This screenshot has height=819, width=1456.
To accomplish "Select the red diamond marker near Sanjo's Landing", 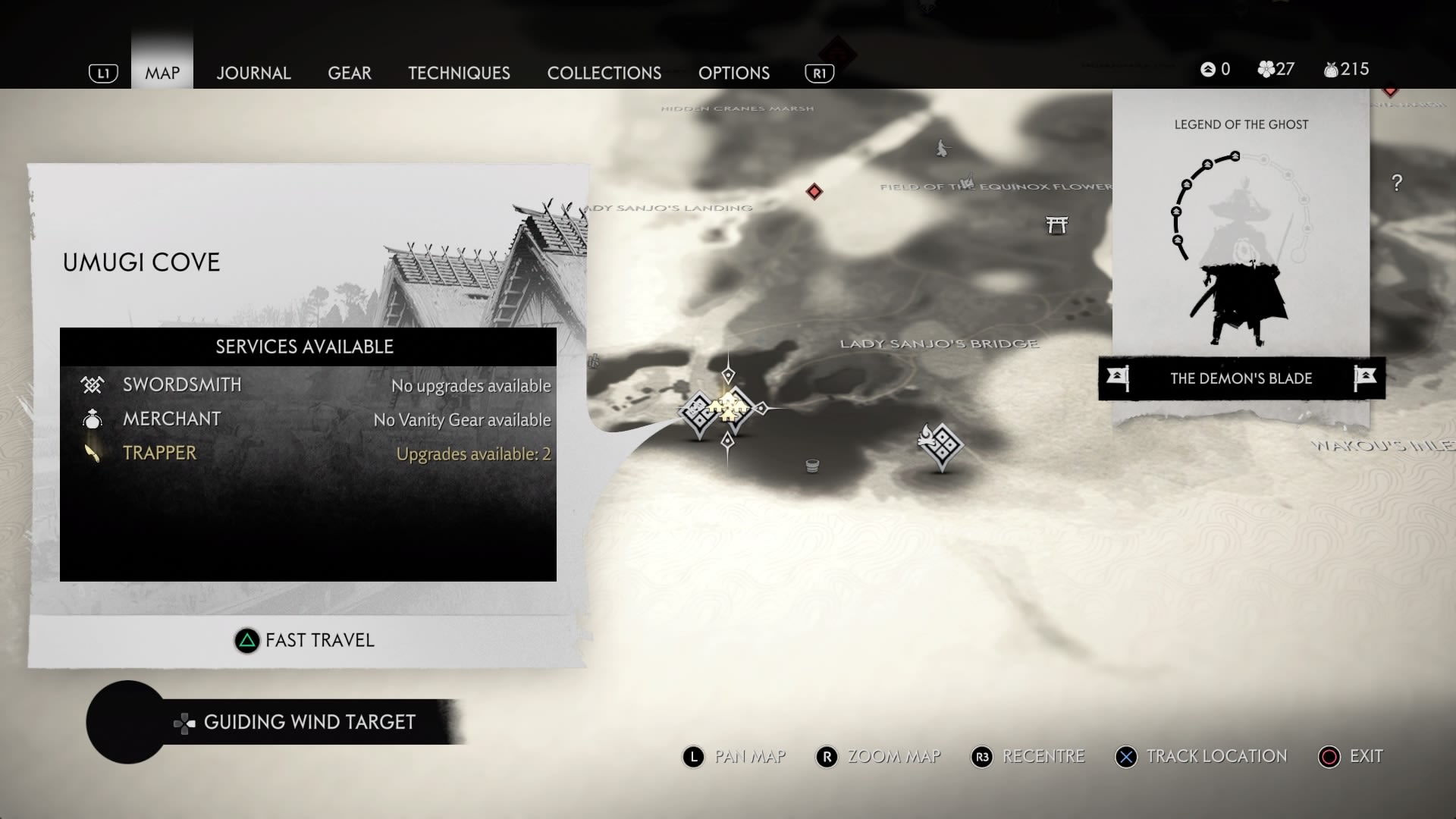I will pos(814,191).
